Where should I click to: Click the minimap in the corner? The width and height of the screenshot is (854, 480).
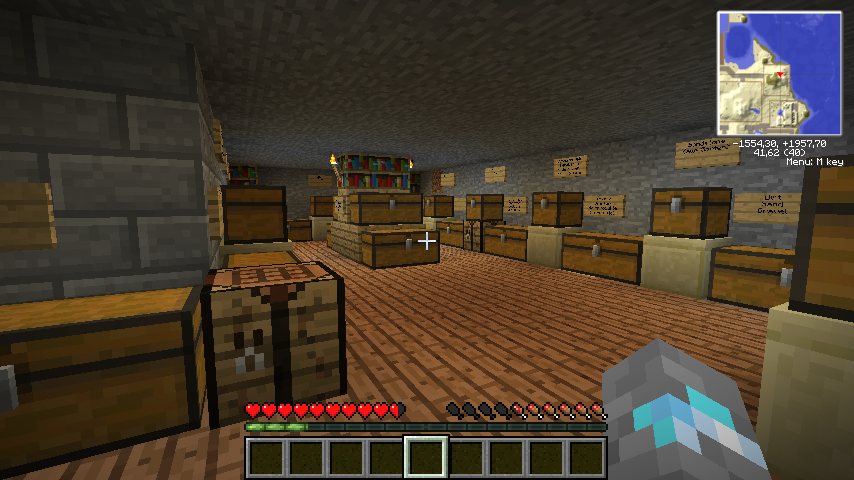point(779,73)
